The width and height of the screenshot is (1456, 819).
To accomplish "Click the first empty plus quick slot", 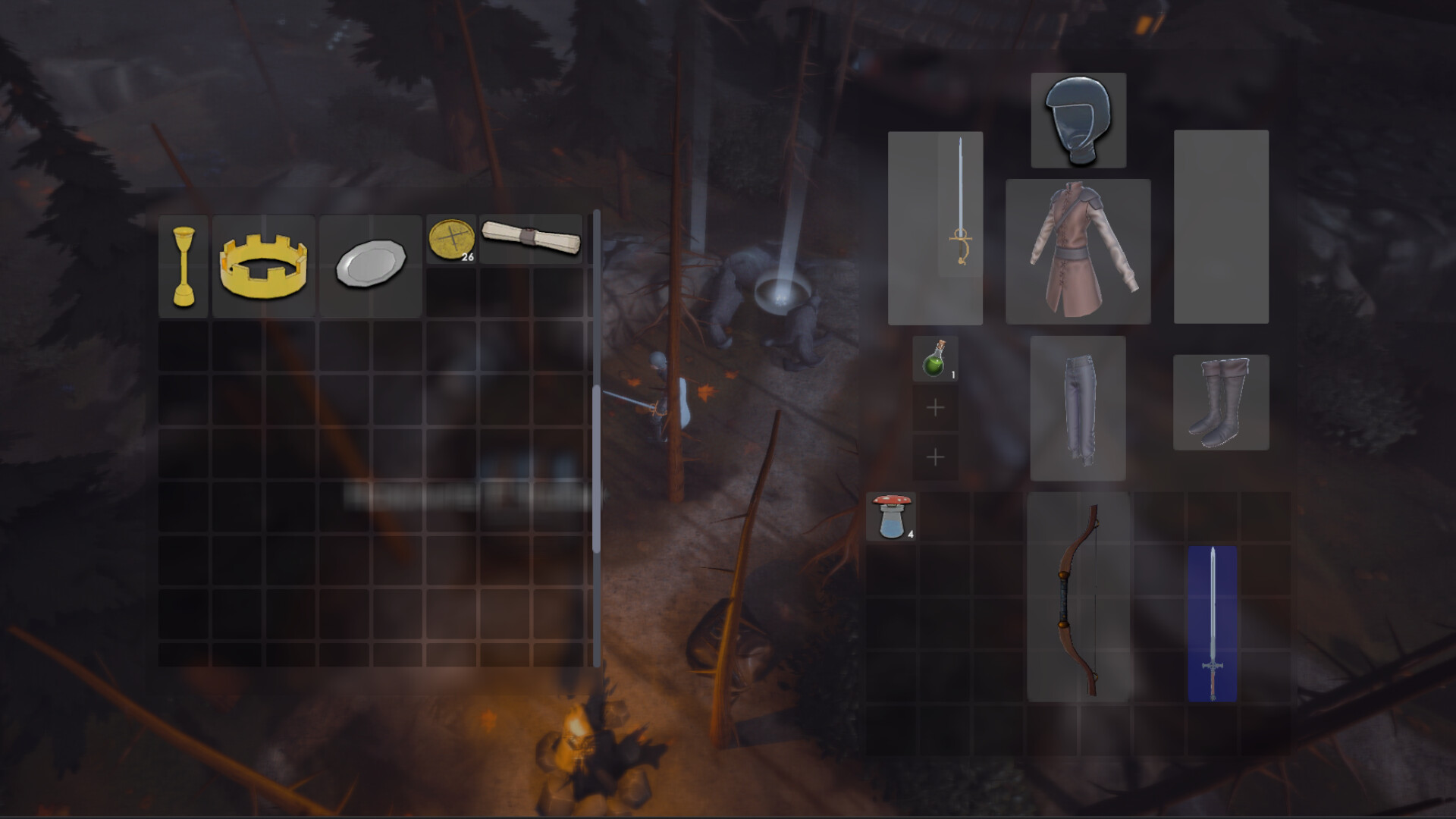I will [935, 407].
